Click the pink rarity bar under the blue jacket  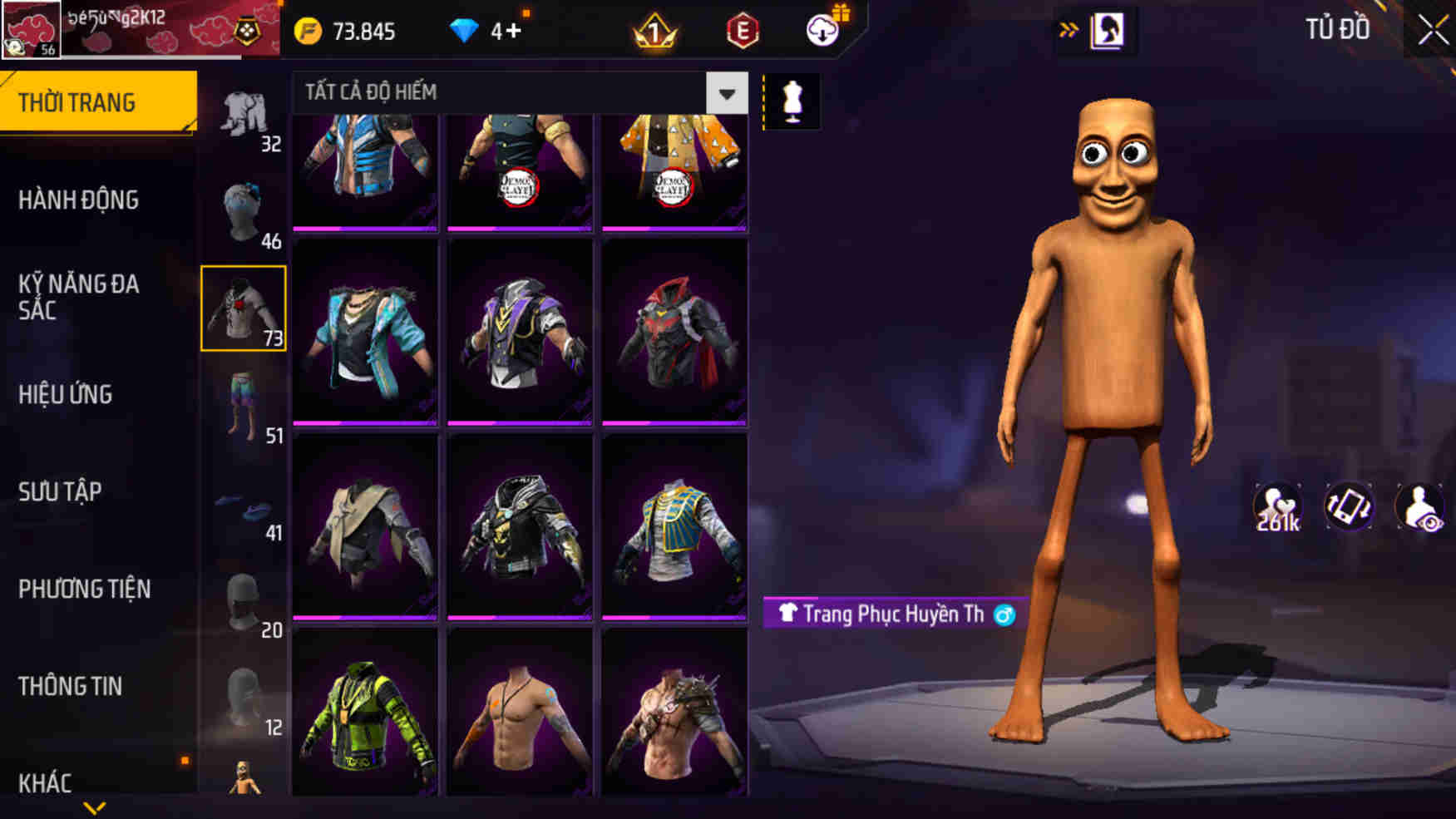[363, 227]
